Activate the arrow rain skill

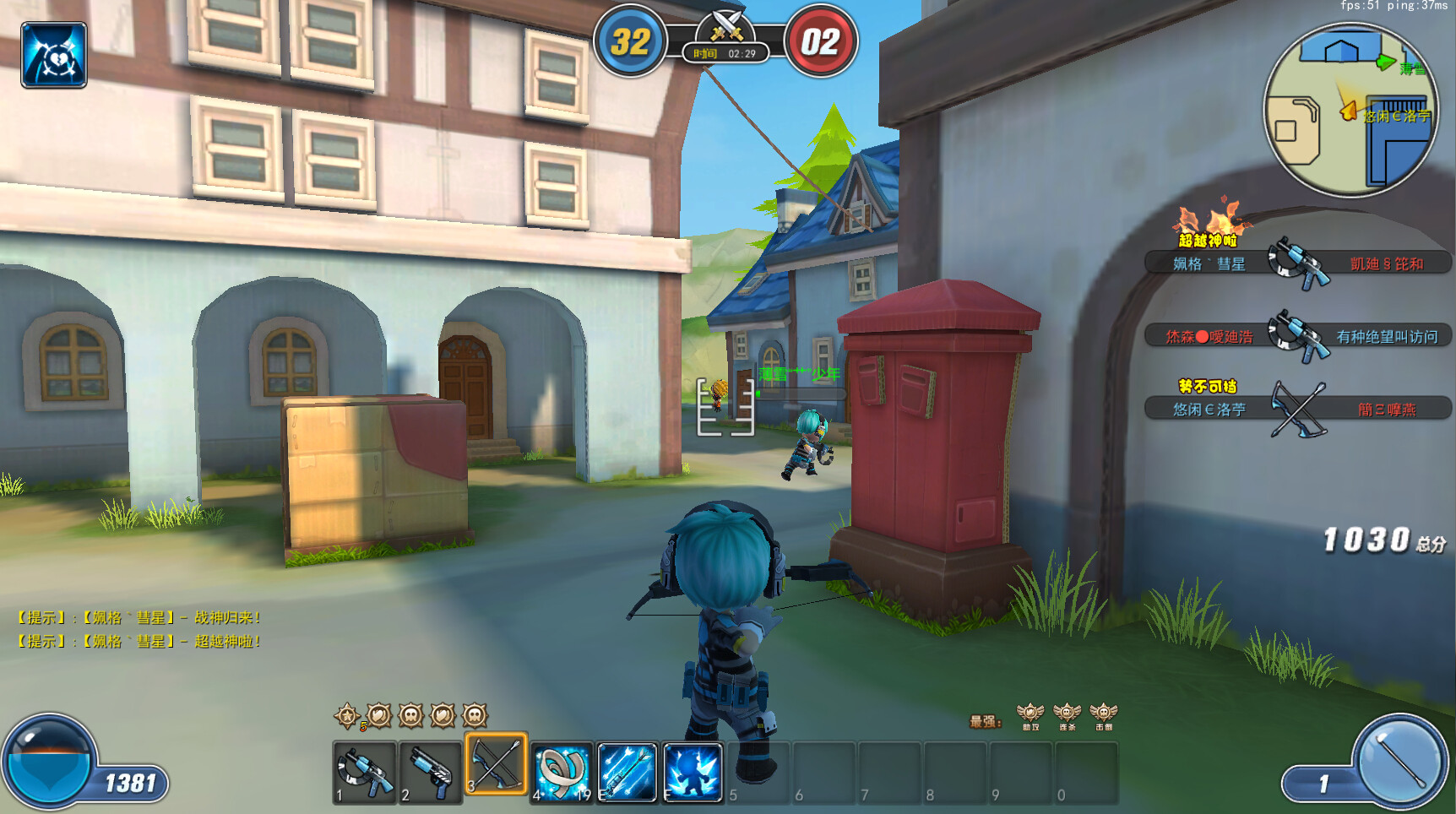pyautogui.click(x=627, y=772)
